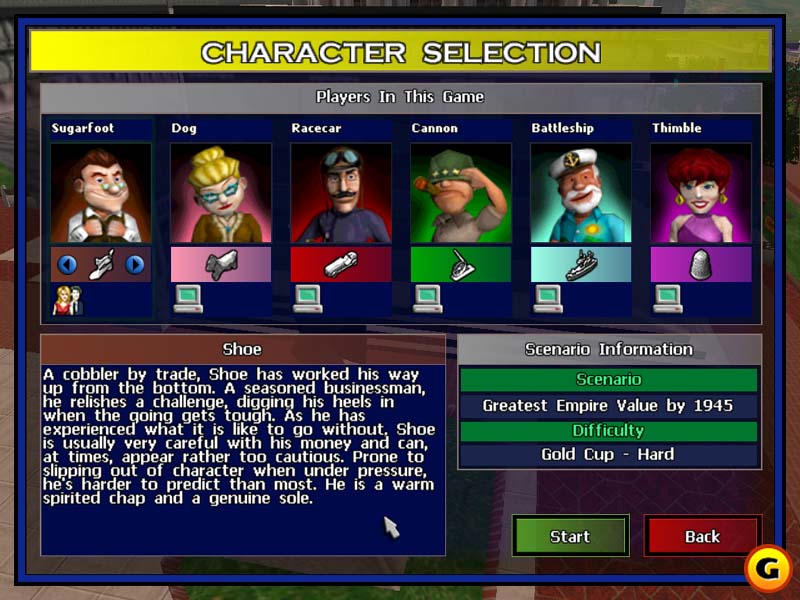This screenshot has width=800, height=600.
Task: Click the thimble token icon
Action: tap(700, 265)
